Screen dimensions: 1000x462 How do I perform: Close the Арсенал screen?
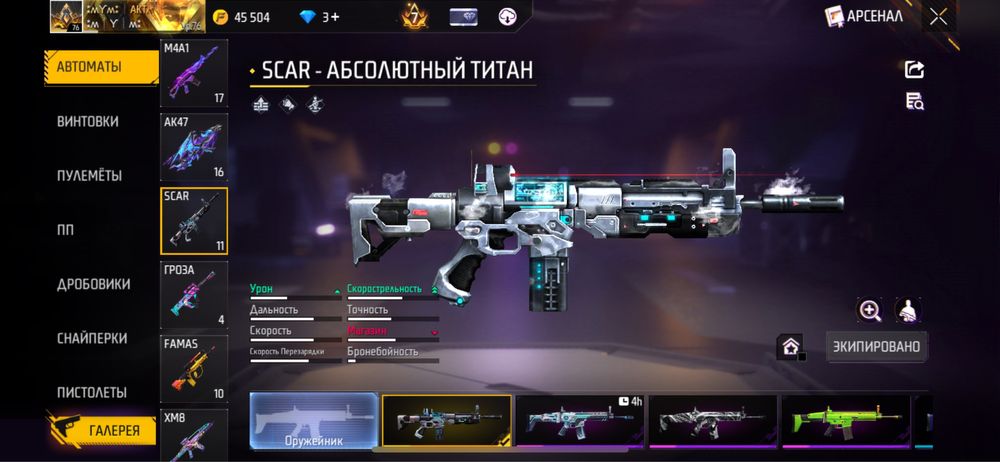[938, 16]
